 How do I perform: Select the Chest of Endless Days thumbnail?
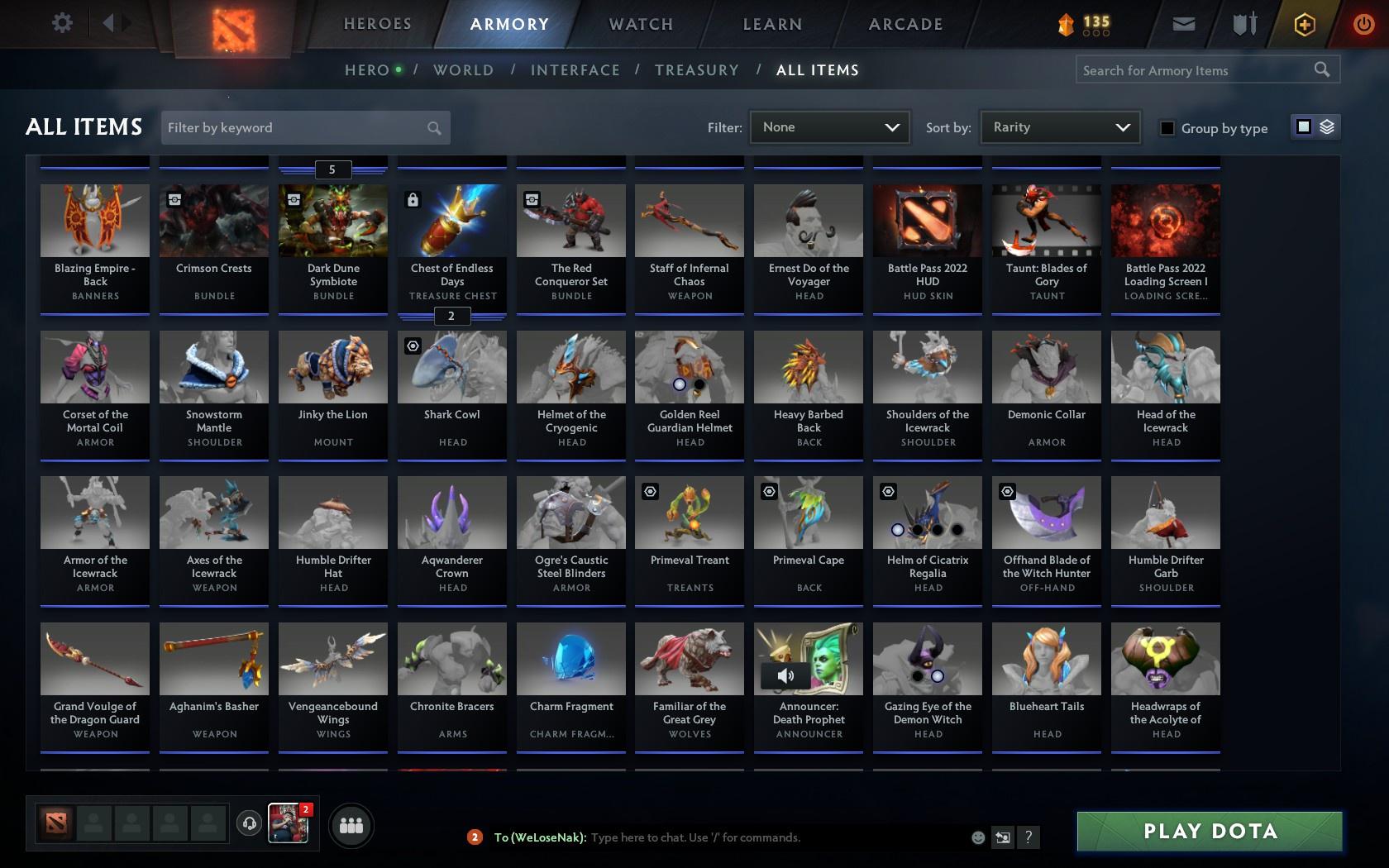pyautogui.click(x=451, y=221)
